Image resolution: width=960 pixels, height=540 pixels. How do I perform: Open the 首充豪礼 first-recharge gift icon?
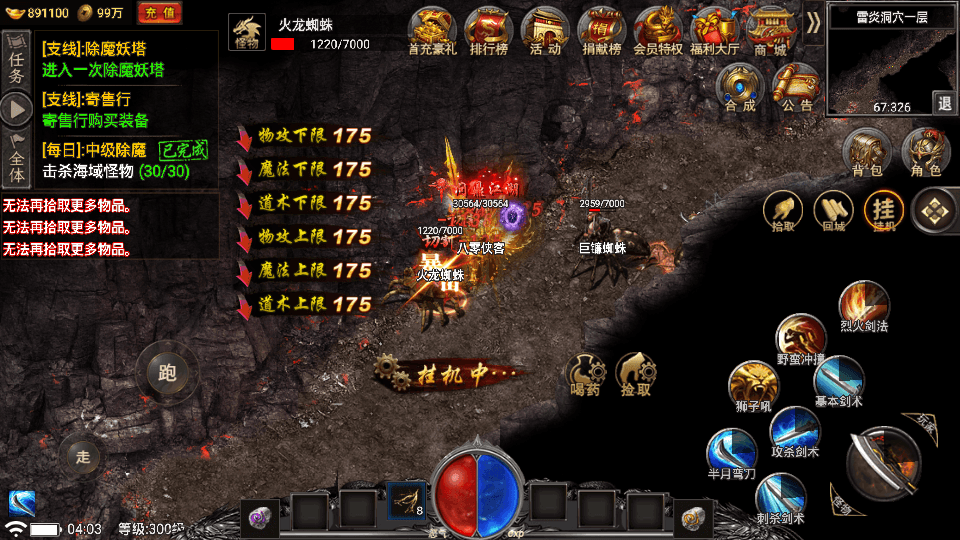click(434, 30)
